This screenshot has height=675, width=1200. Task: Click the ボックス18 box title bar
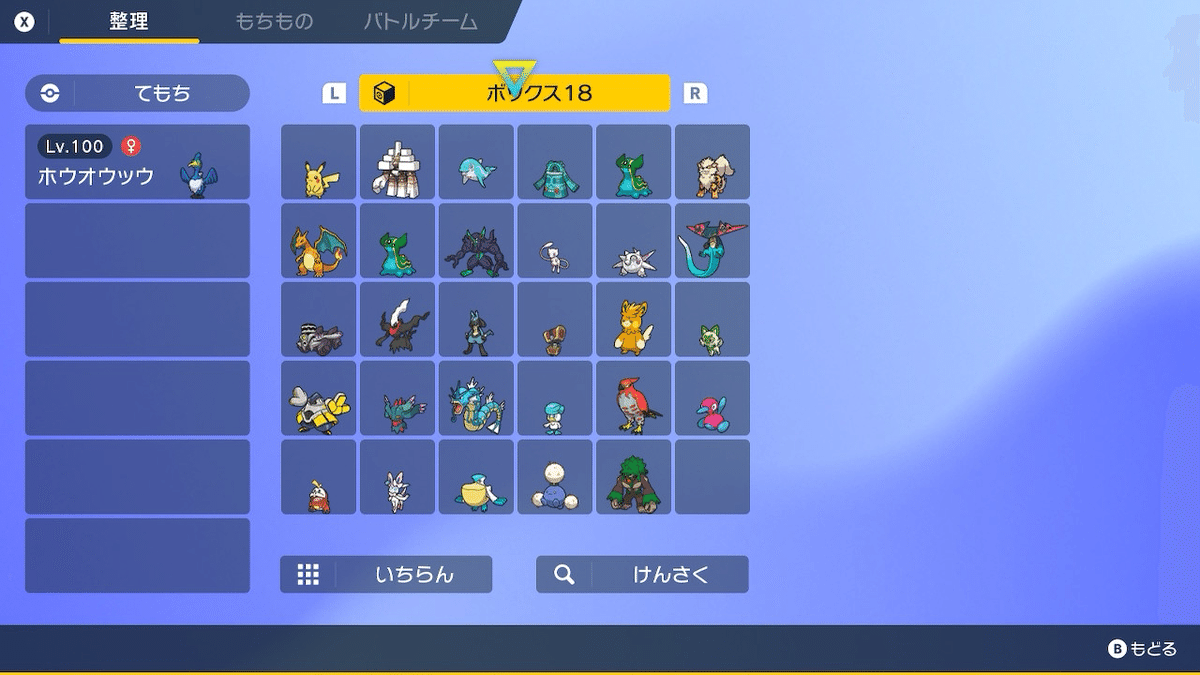point(514,93)
